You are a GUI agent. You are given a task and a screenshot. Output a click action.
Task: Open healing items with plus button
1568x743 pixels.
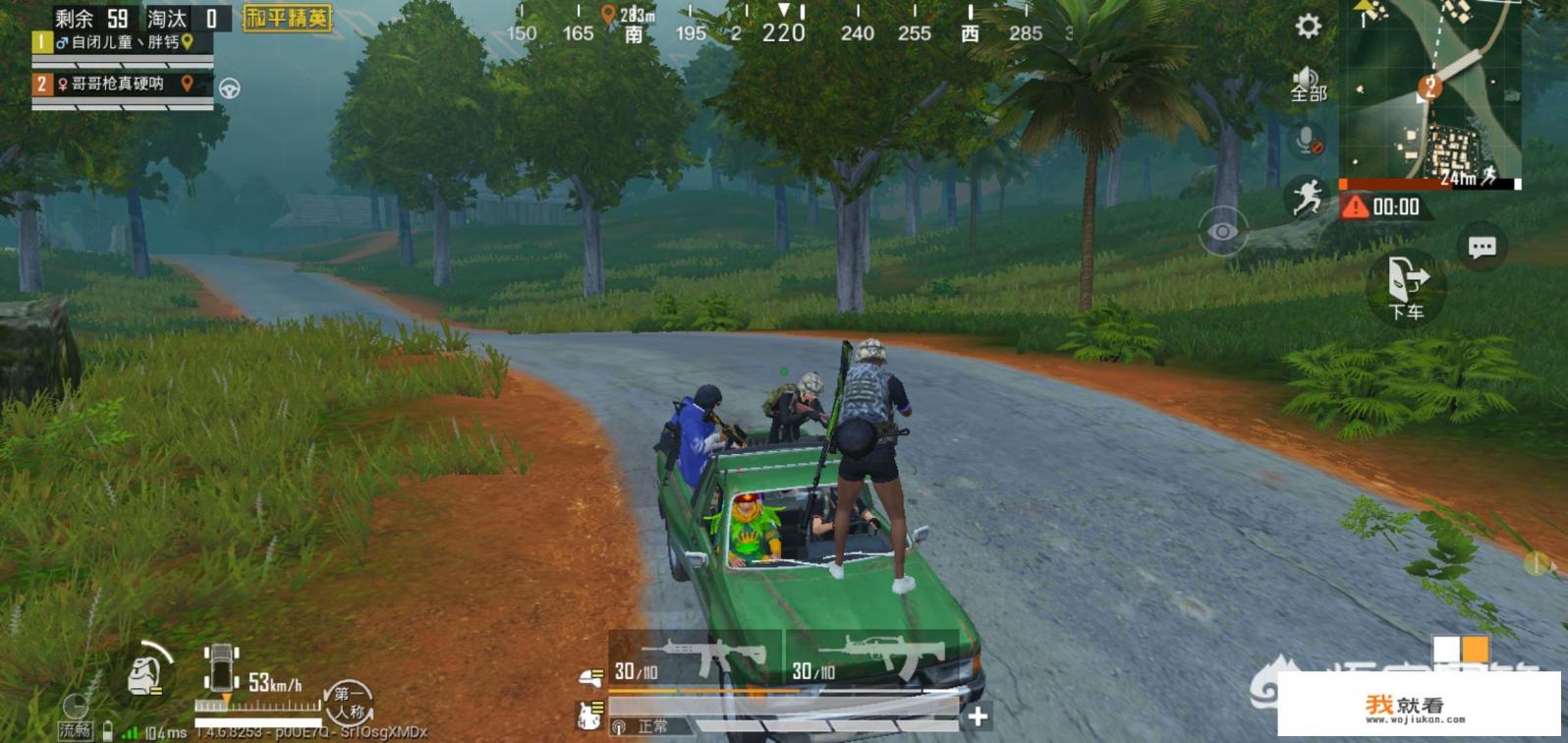[978, 716]
